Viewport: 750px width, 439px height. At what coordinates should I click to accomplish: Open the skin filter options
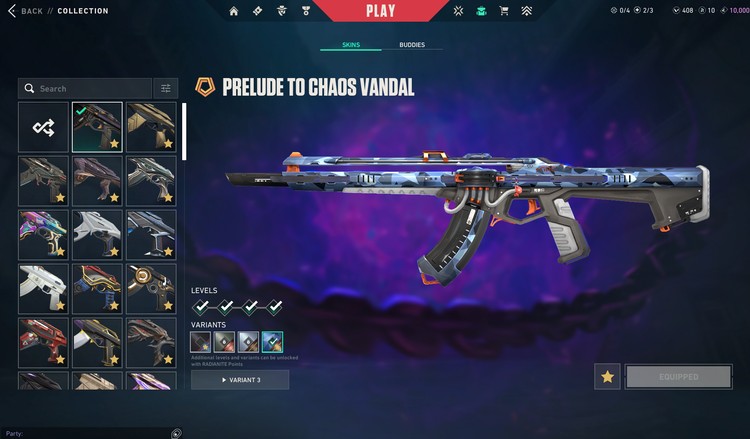pos(166,88)
